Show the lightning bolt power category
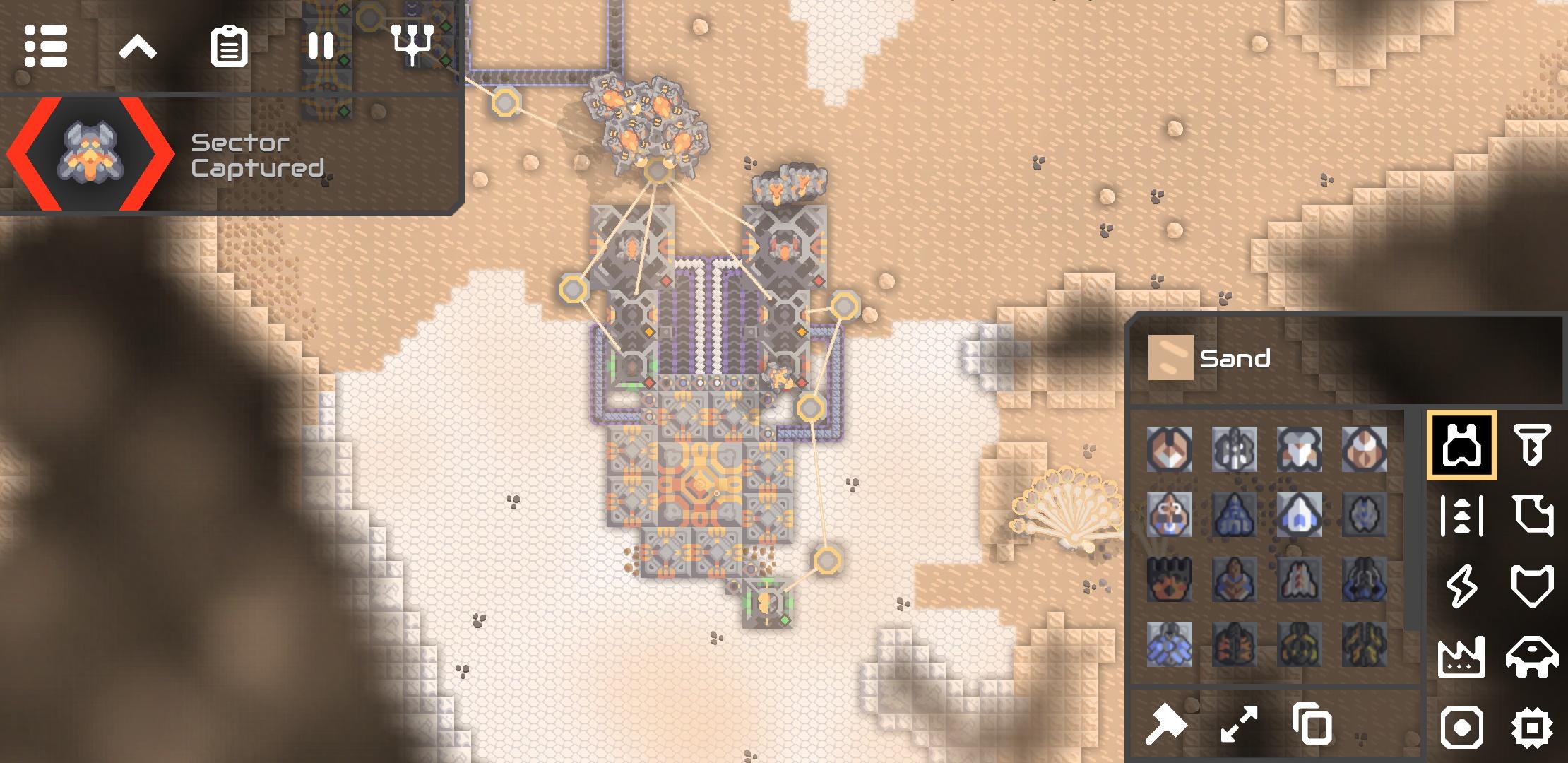1568x763 pixels. coord(1461,586)
